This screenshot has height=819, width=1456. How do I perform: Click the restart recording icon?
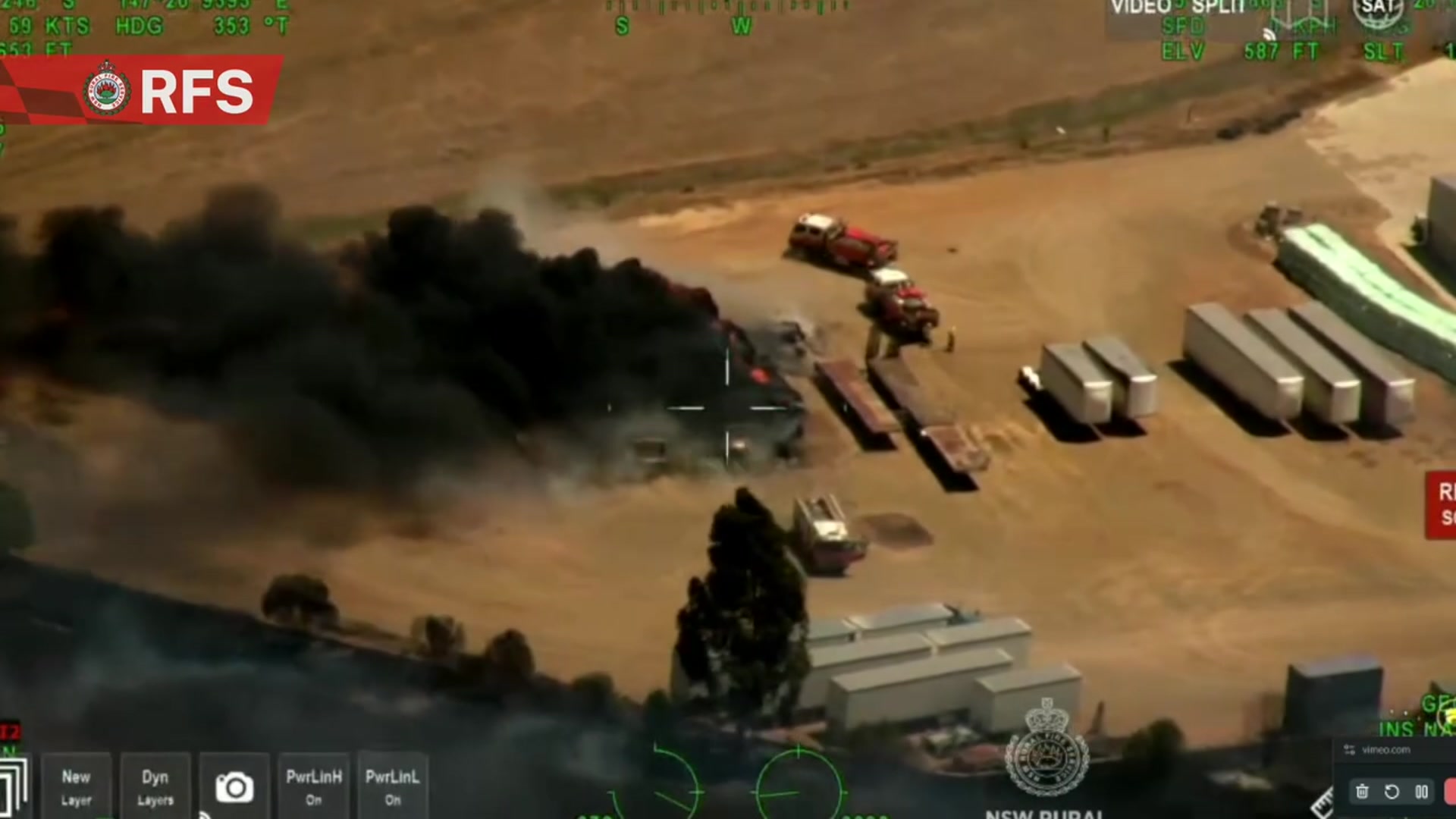[x=1392, y=791]
